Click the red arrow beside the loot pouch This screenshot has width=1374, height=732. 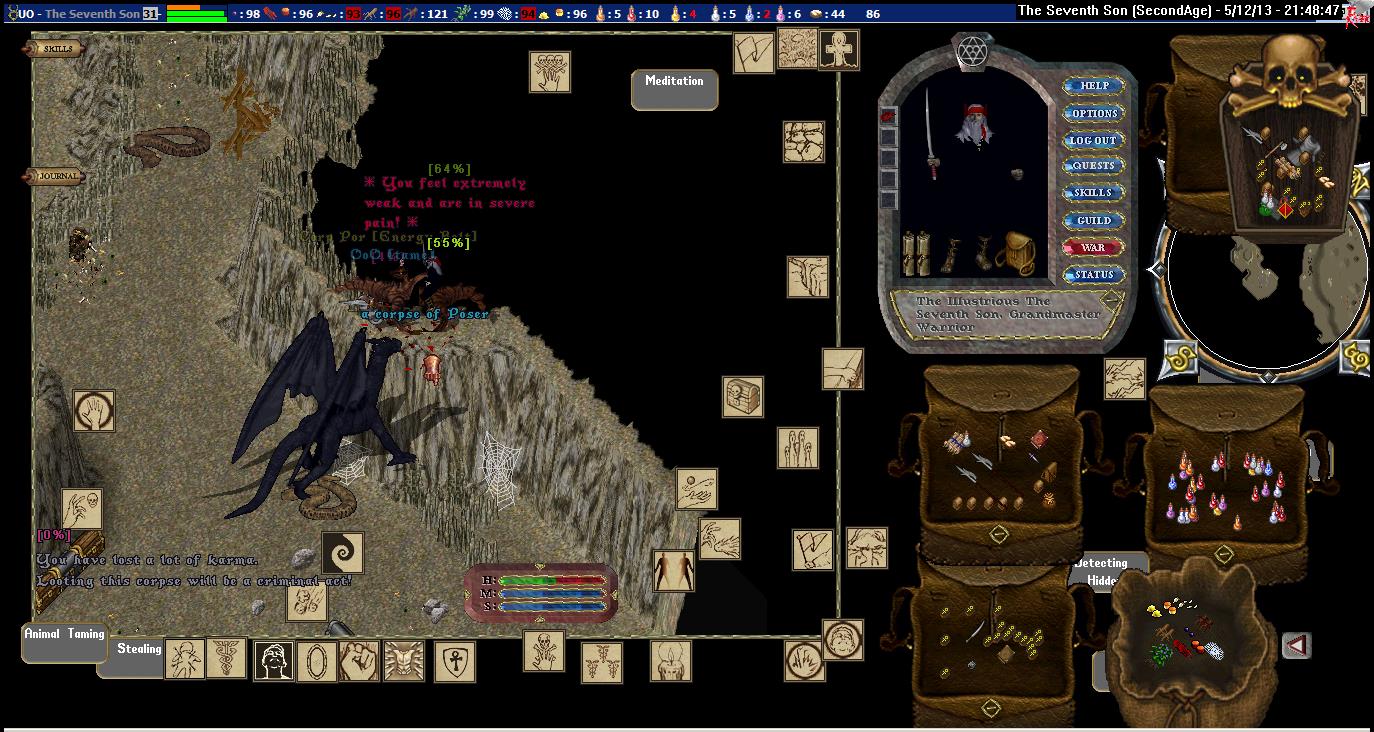tap(1296, 646)
